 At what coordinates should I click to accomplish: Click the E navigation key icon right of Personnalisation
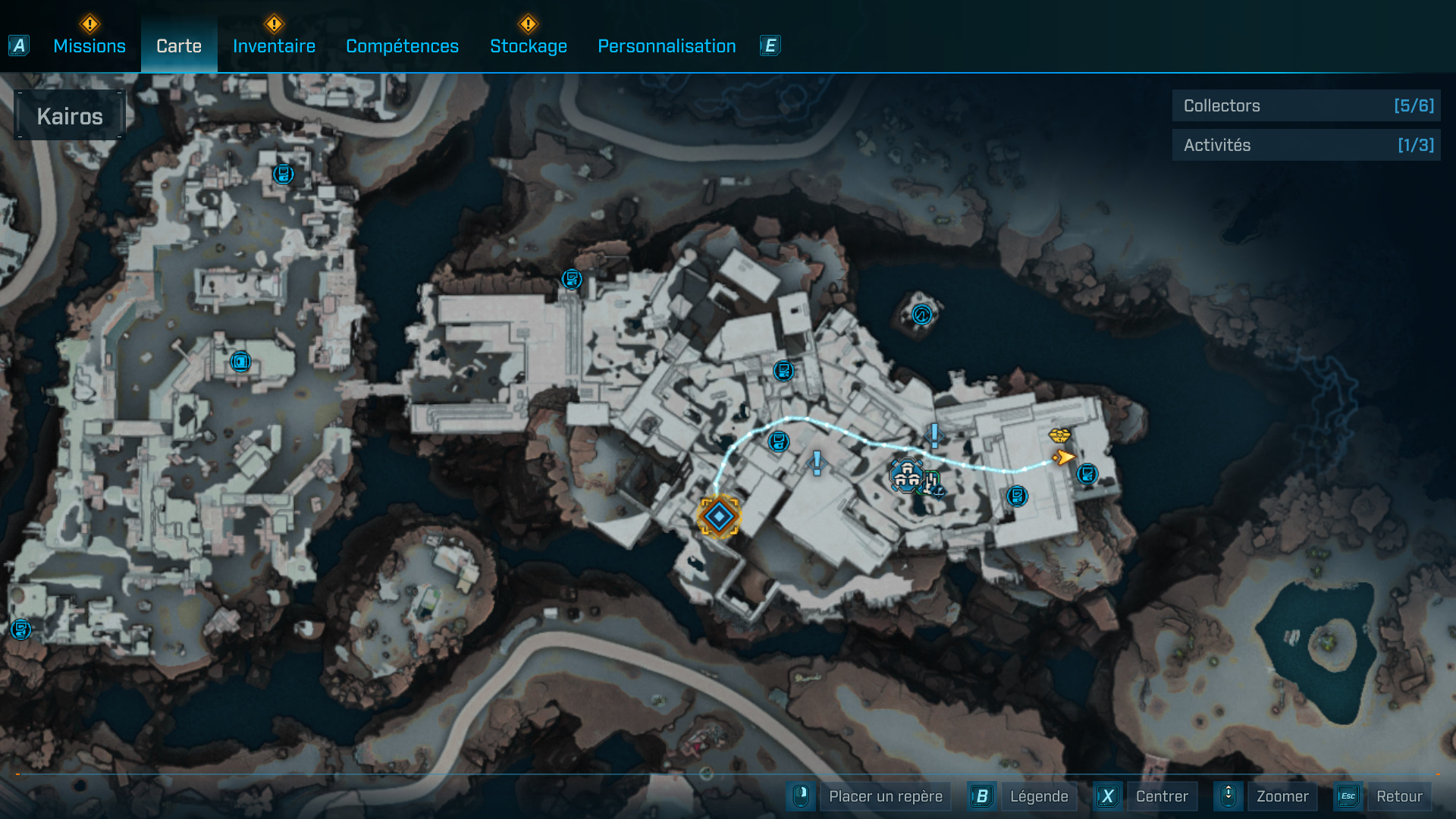(770, 45)
